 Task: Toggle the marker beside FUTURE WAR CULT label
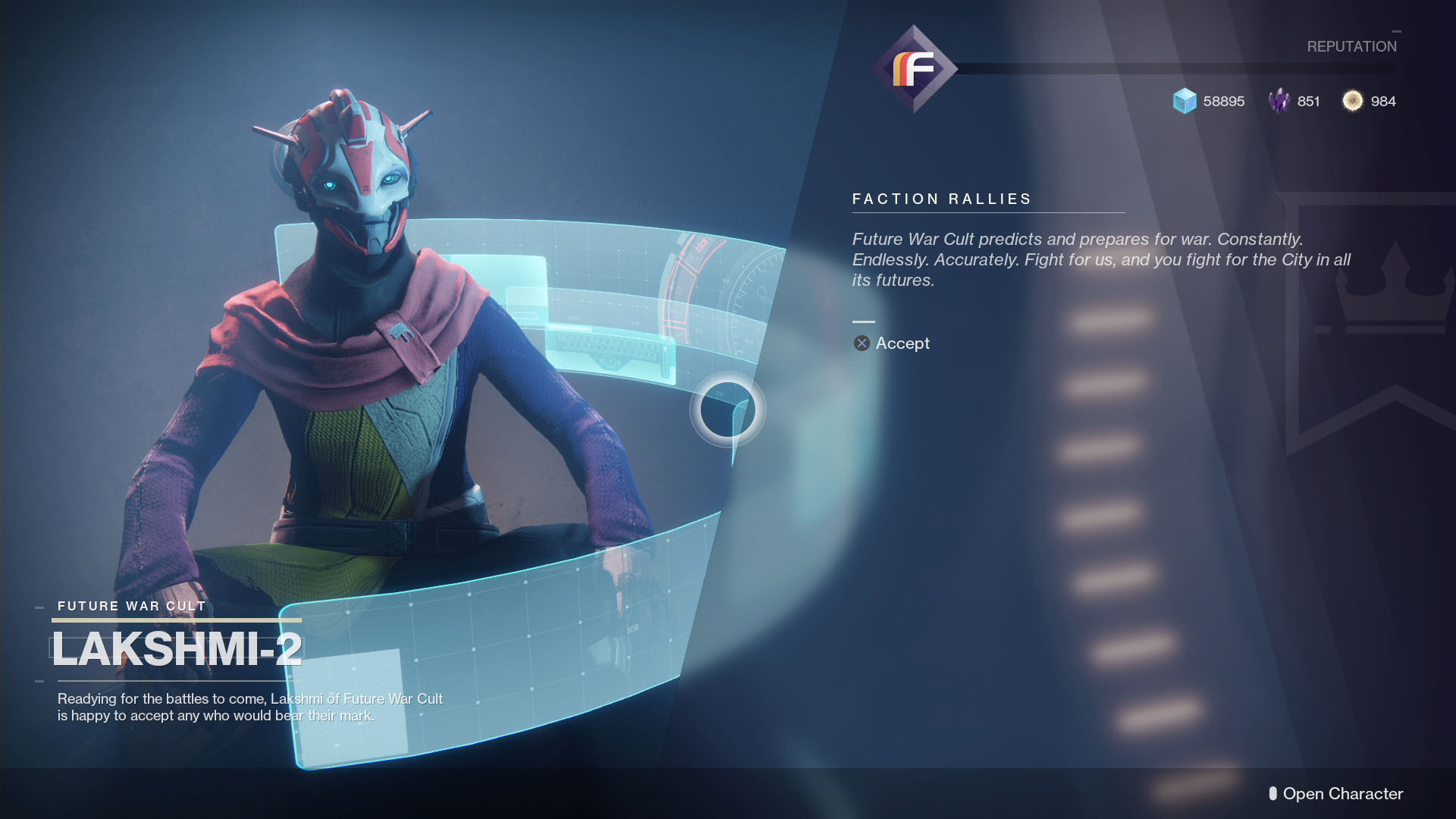[x=38, y=607]
